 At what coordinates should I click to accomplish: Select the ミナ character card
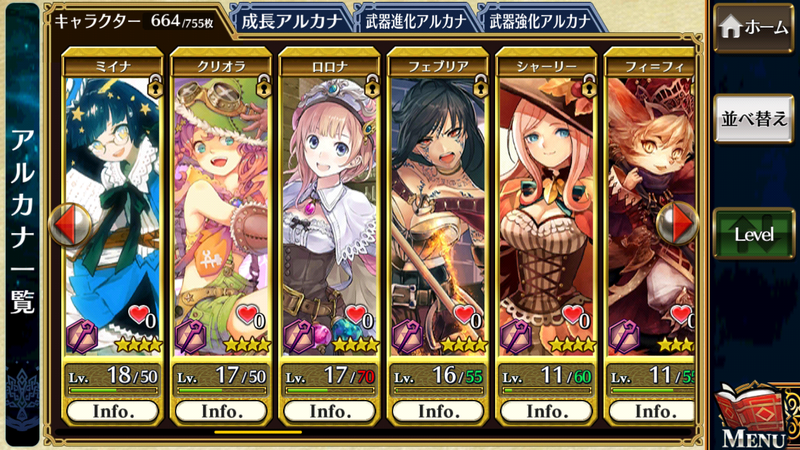click(112, 200)
